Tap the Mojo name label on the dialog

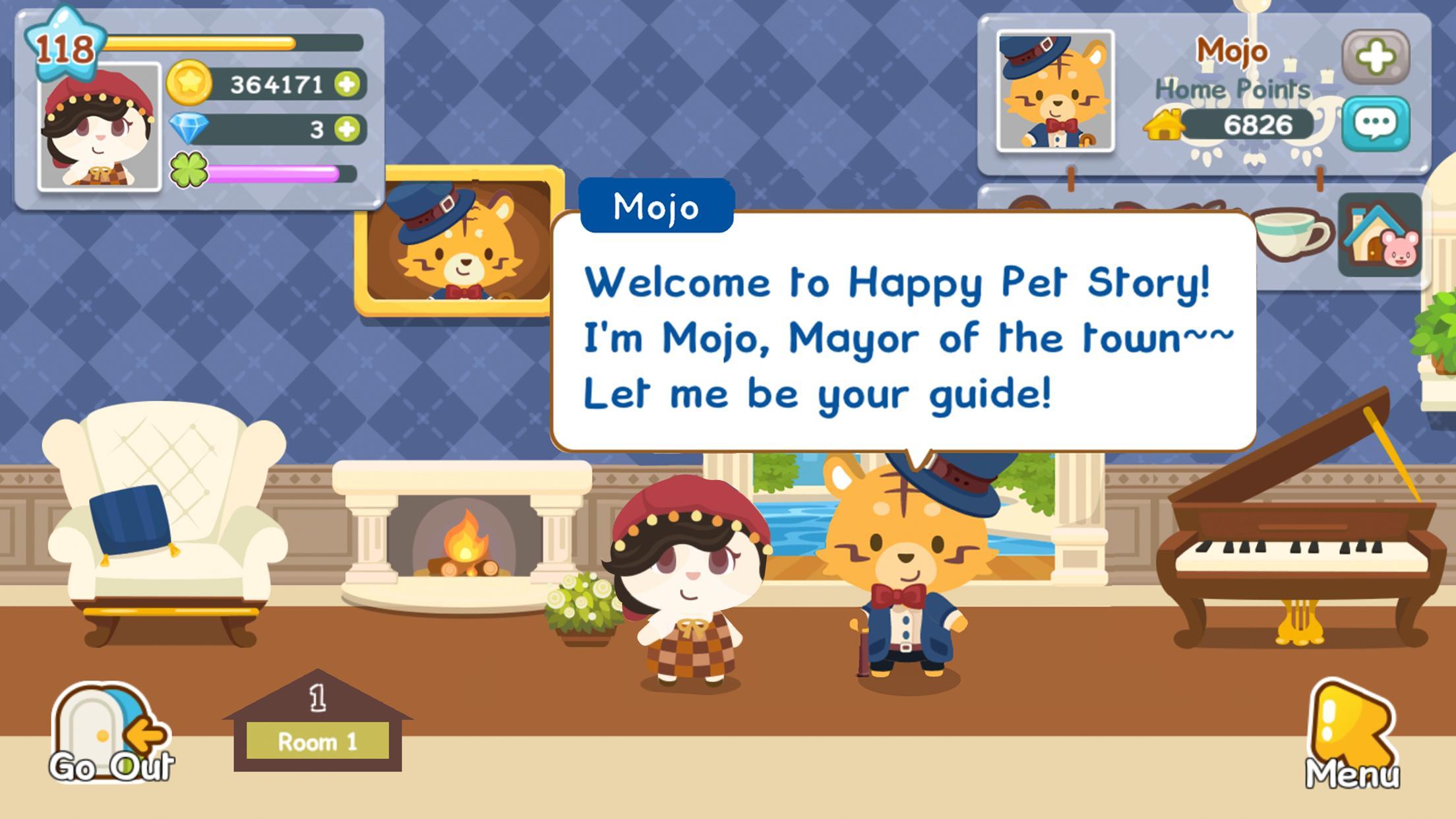[x=656, y=206]
